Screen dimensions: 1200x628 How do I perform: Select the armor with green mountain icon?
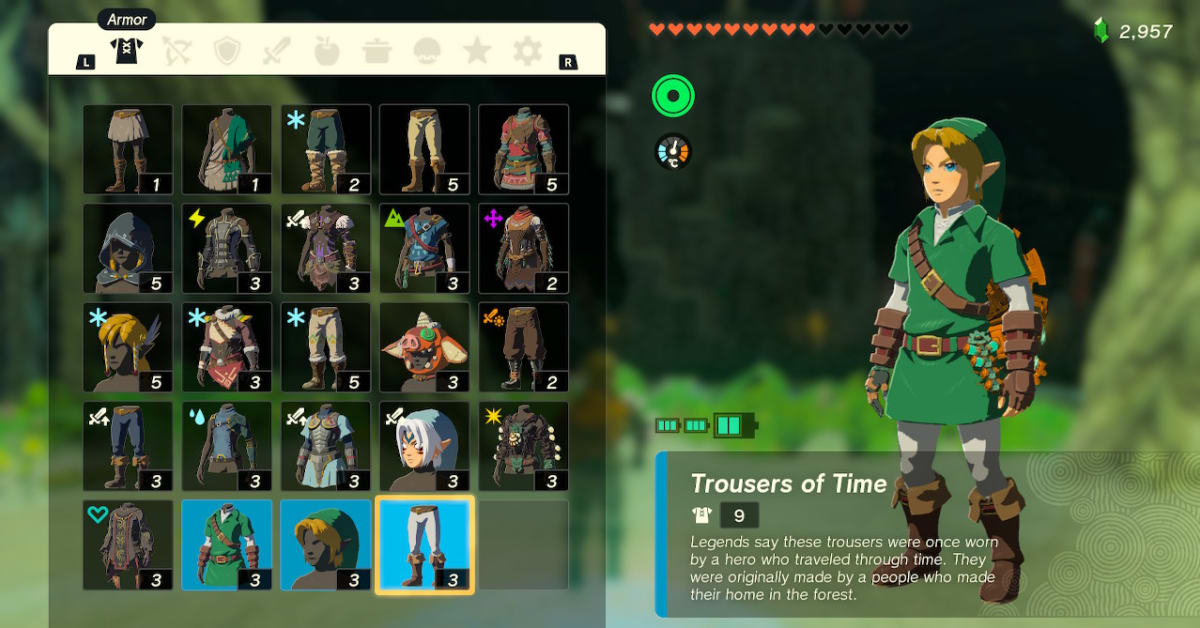[x=424, y=248]
